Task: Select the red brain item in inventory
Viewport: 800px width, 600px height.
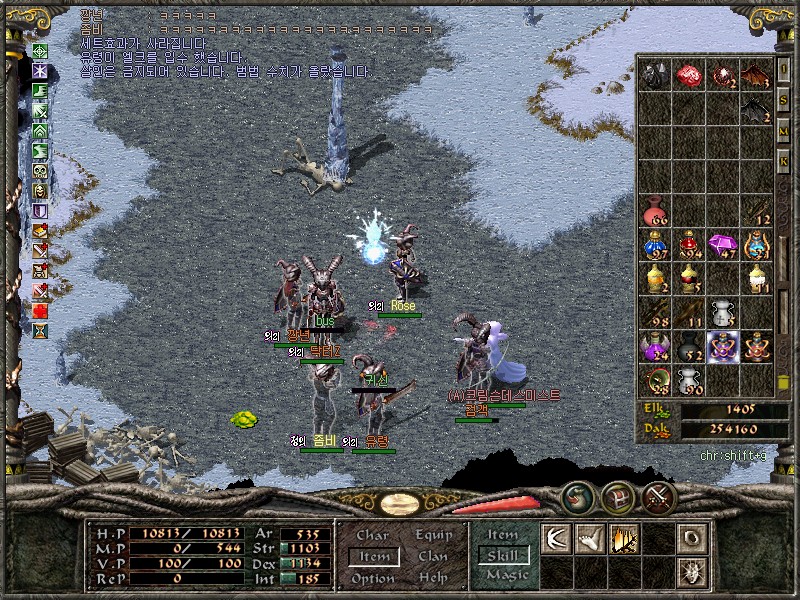Action: coord(688,75)
